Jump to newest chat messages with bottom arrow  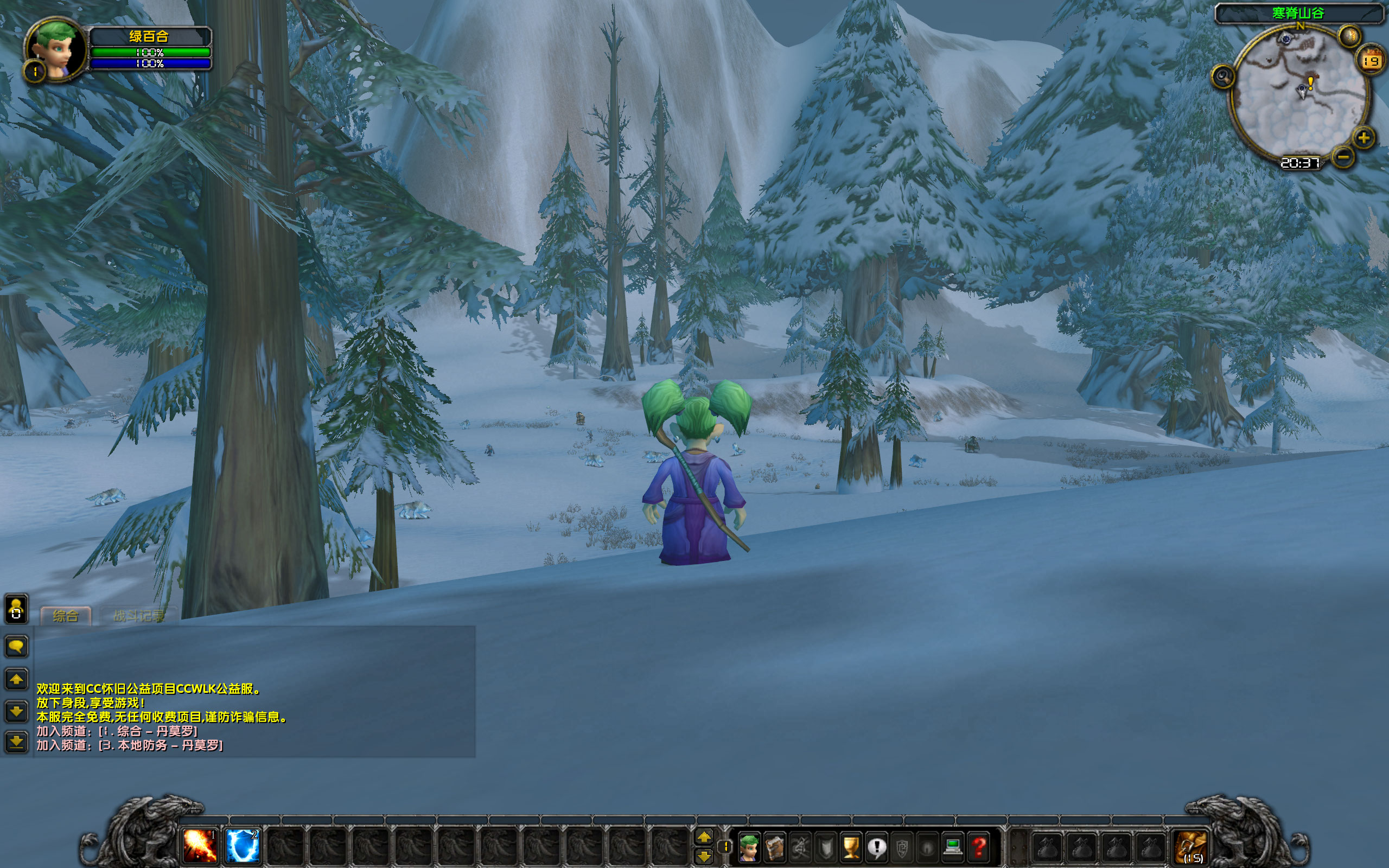pos(16,743)
